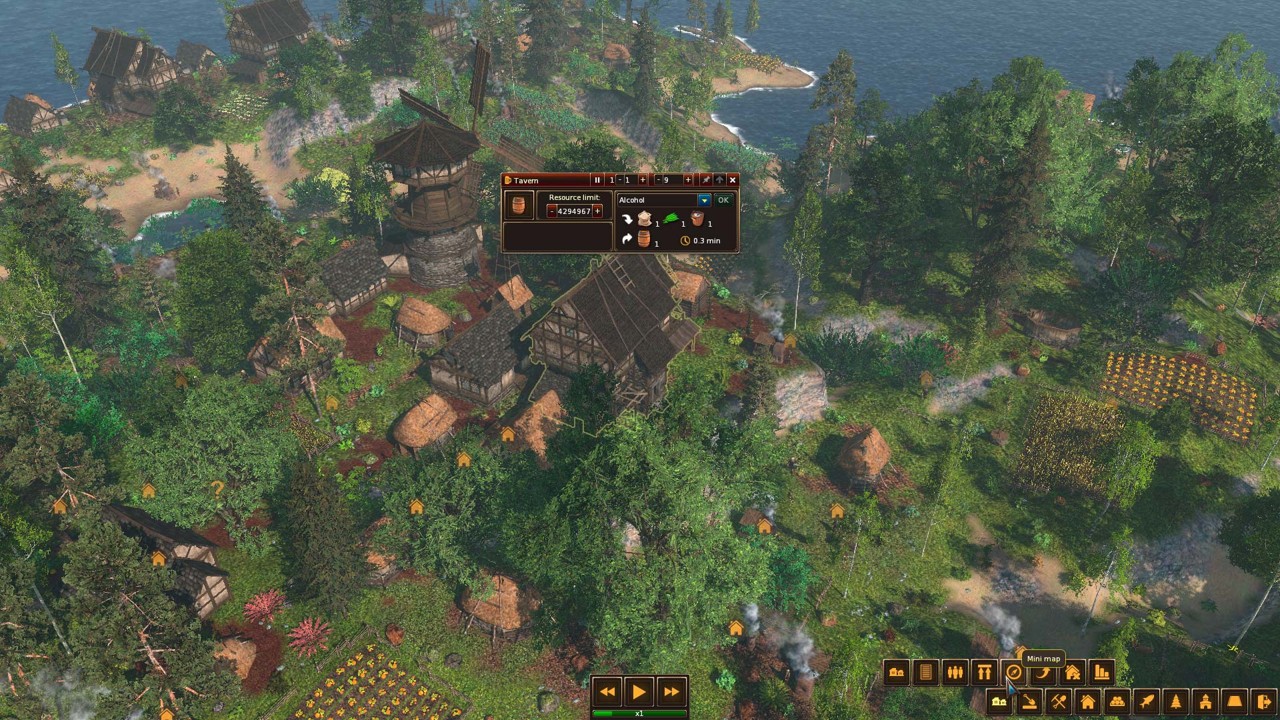This screenshot has width=1280, height=720.
Task: Select the barrel product slot in Tavern
Action: point(518,206)
